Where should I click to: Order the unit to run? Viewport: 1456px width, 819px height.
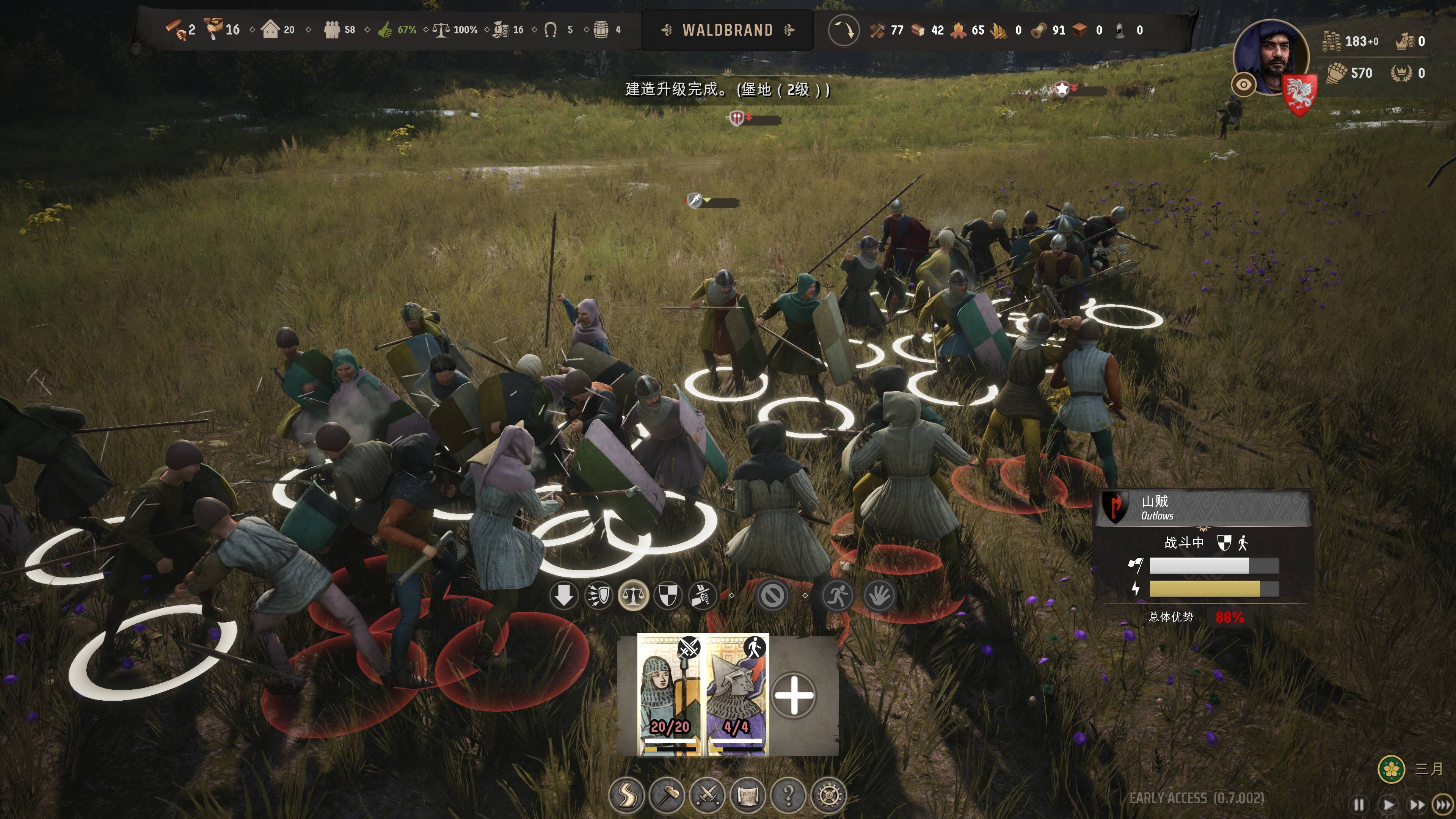pyautogui.click(x=837, y=595)
